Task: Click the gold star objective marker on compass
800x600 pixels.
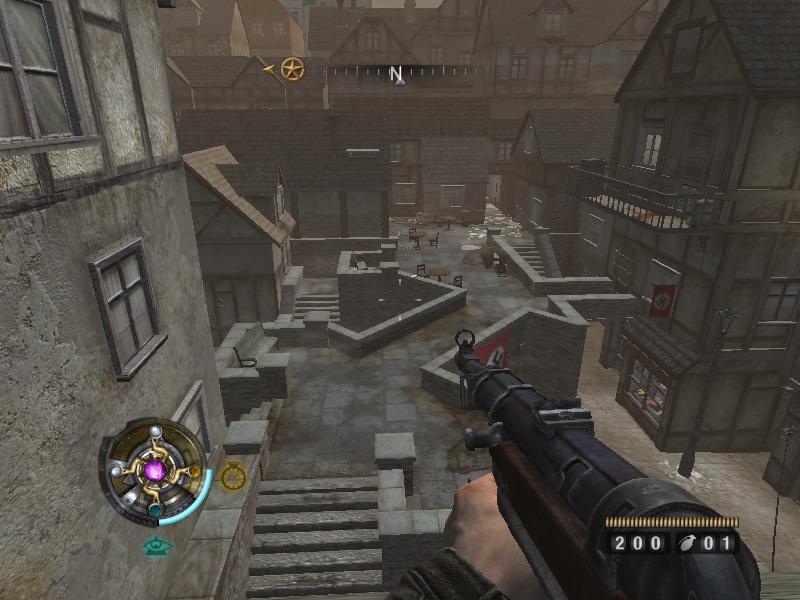Action: coord(292,69)
